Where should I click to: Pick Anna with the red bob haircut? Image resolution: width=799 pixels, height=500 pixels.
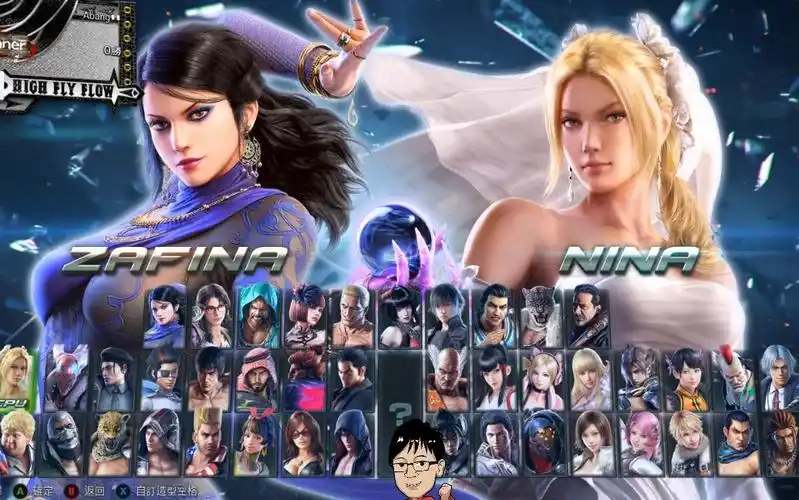305,313
